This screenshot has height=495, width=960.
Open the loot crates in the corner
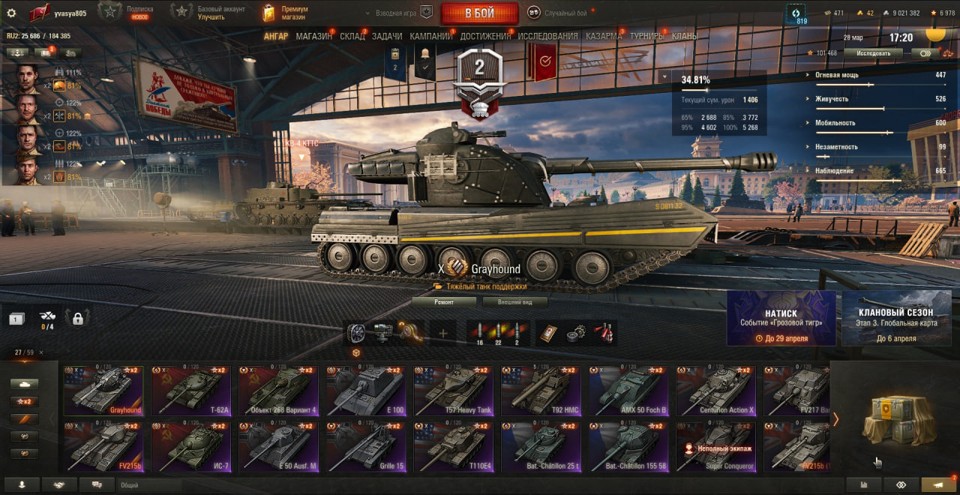tap(897, 417)
